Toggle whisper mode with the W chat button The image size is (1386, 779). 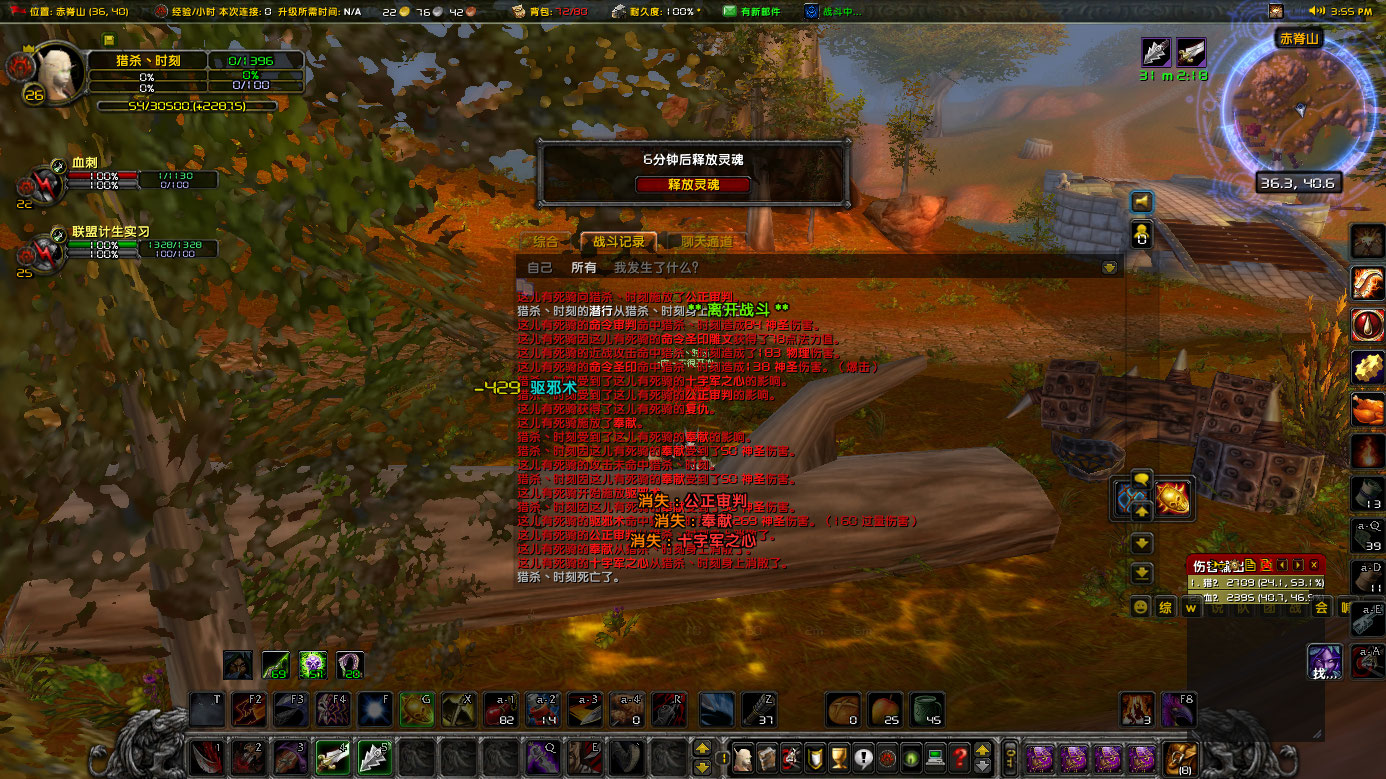pyautogui.click(x=1191, y=607)
